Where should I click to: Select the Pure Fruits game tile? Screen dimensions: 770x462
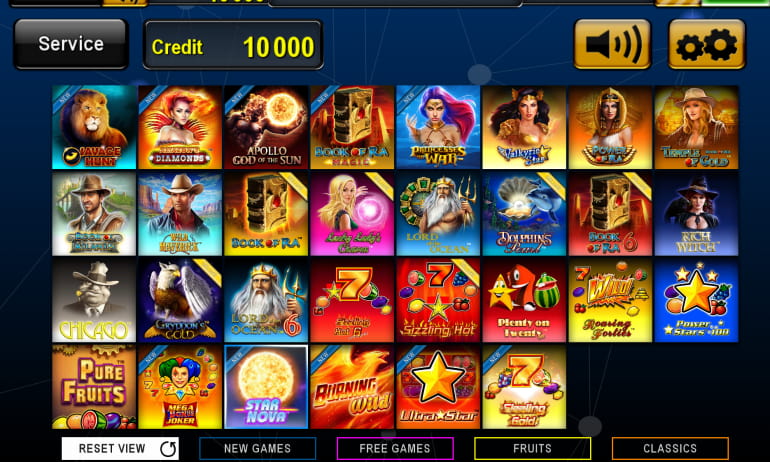(94, 386)
